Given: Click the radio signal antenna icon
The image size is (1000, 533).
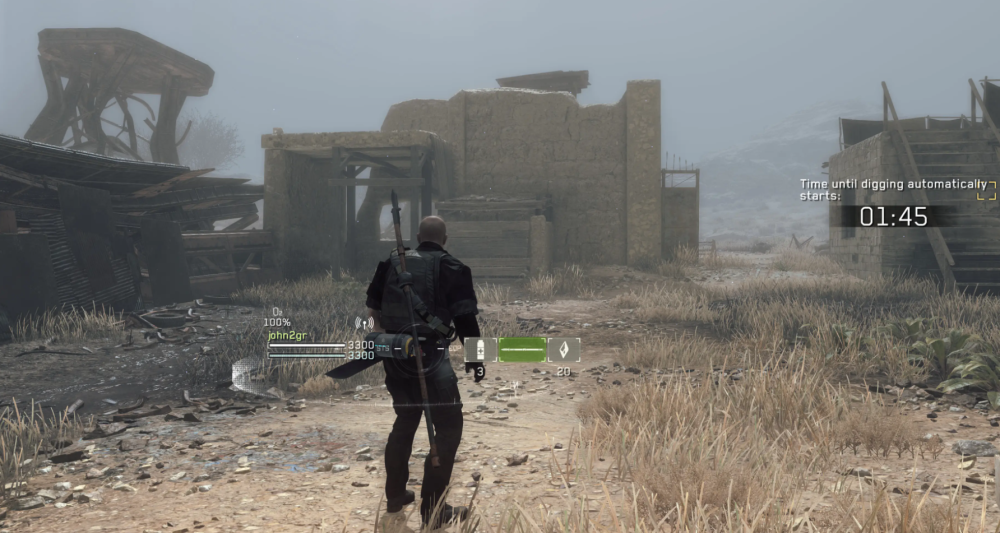Looking at the screenshot, I should (362, 324).
